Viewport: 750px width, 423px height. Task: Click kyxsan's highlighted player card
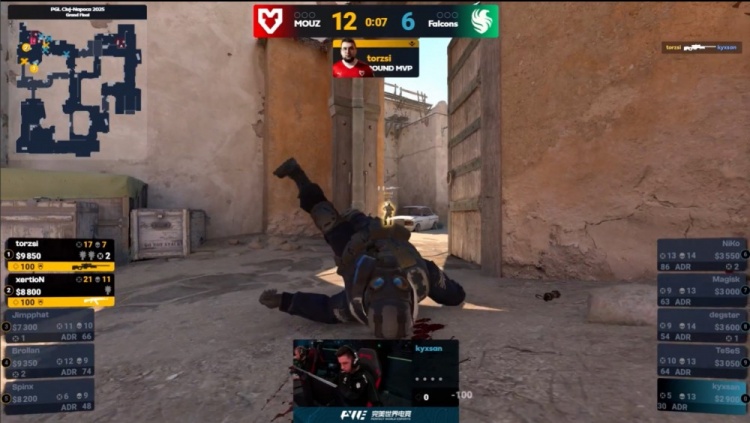pos(702,396)
